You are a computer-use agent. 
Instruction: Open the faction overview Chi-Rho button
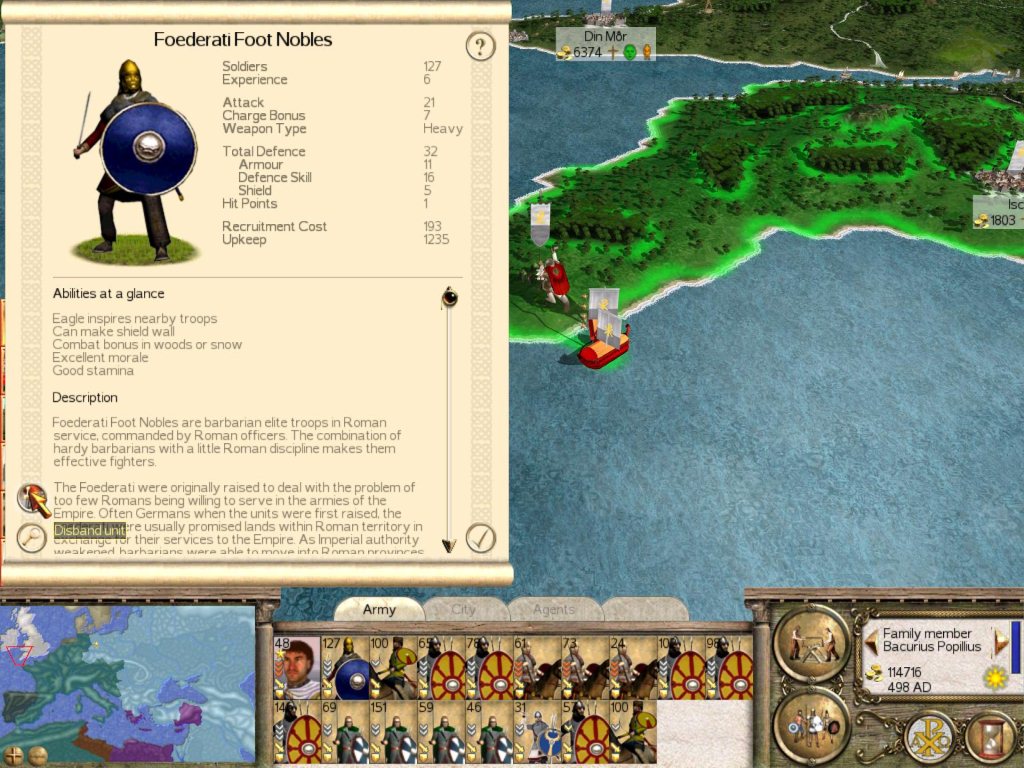927,737
